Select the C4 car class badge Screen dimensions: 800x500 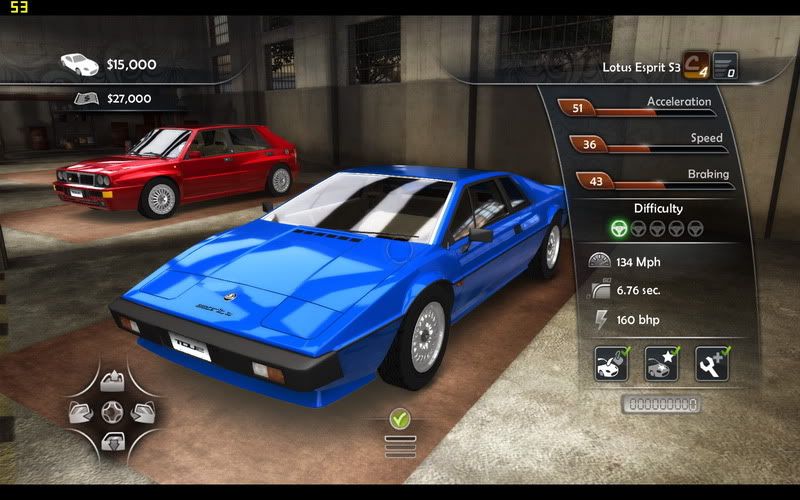coord(696,65)
